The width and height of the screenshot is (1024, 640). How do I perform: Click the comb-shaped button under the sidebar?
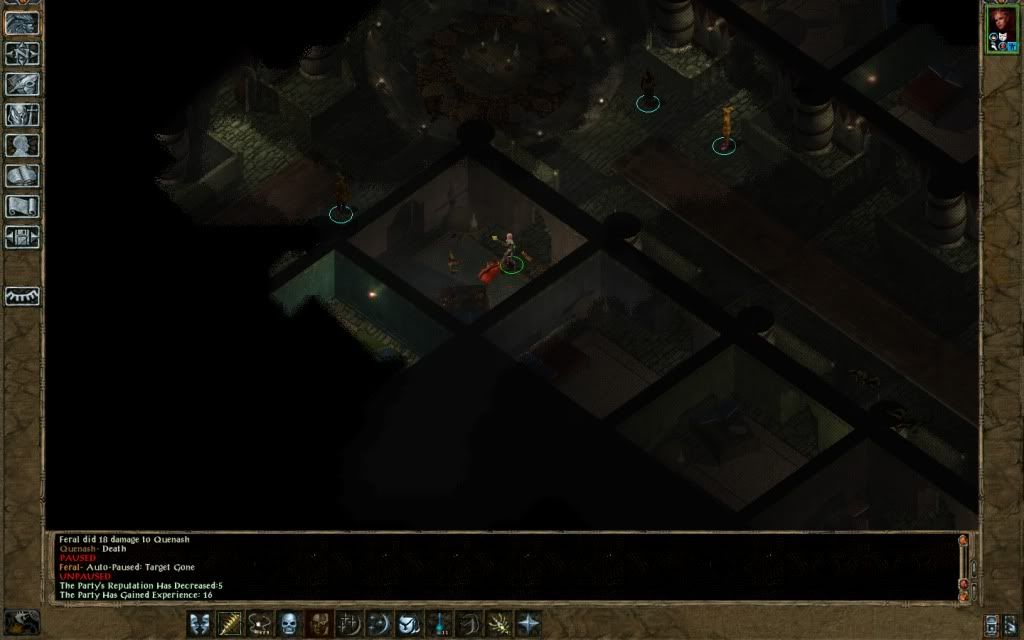pos(22,296)
